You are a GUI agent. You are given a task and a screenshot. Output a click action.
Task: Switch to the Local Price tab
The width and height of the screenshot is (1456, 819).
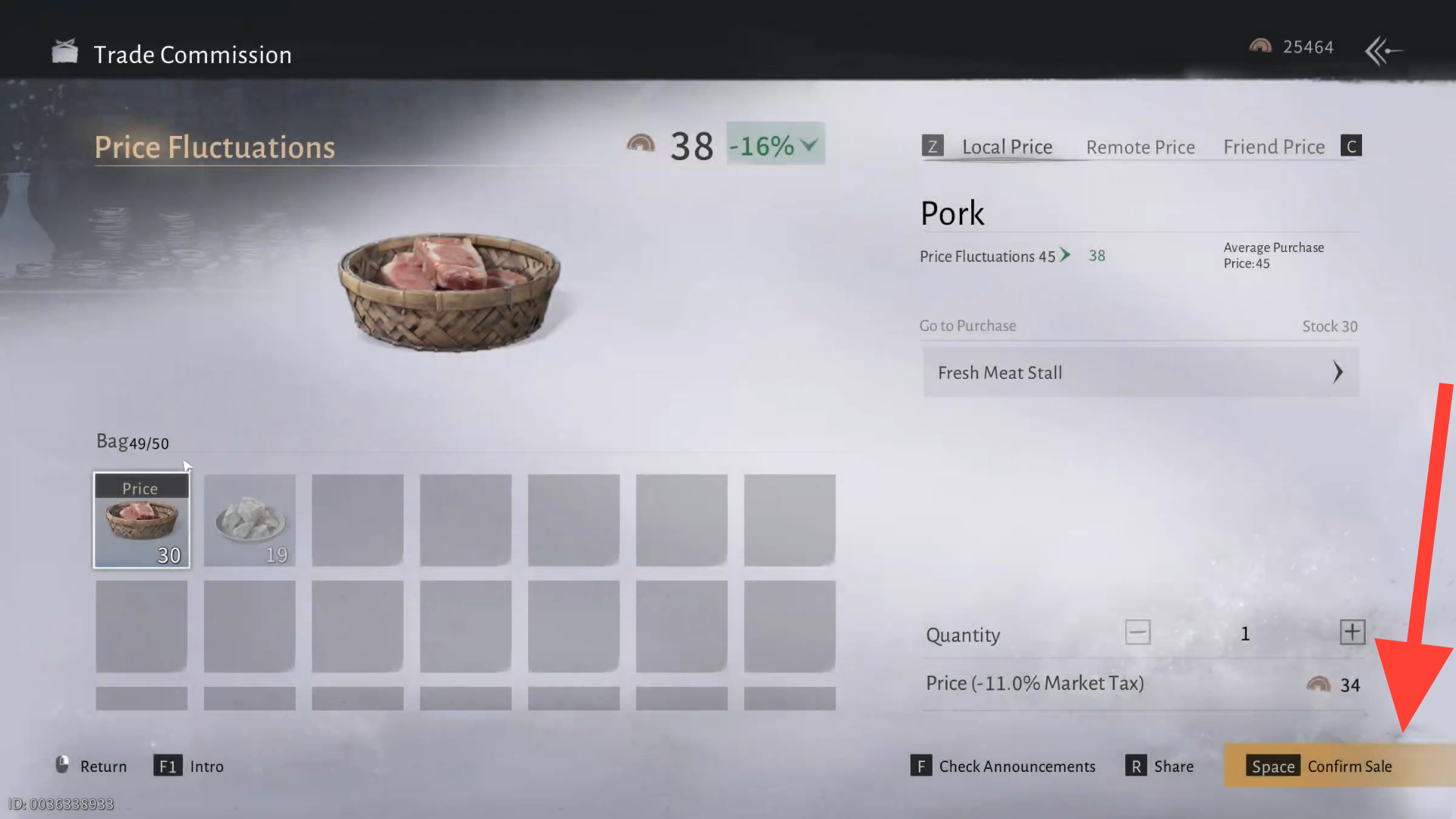[1007, 146]
